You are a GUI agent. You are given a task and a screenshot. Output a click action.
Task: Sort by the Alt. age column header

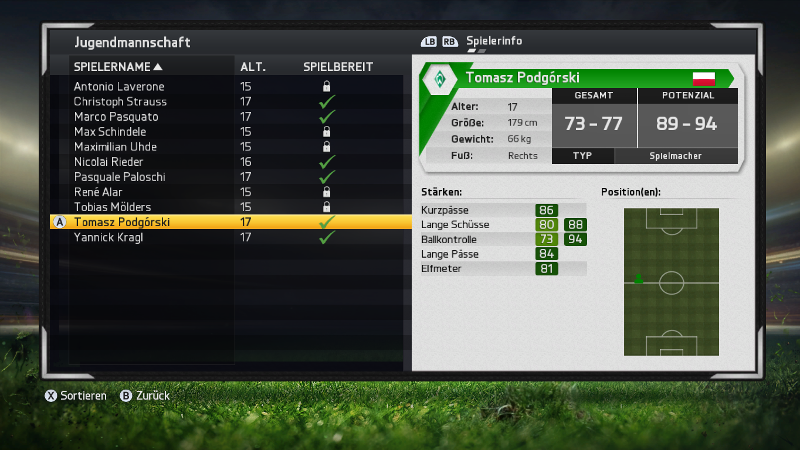tap(252, 67)
